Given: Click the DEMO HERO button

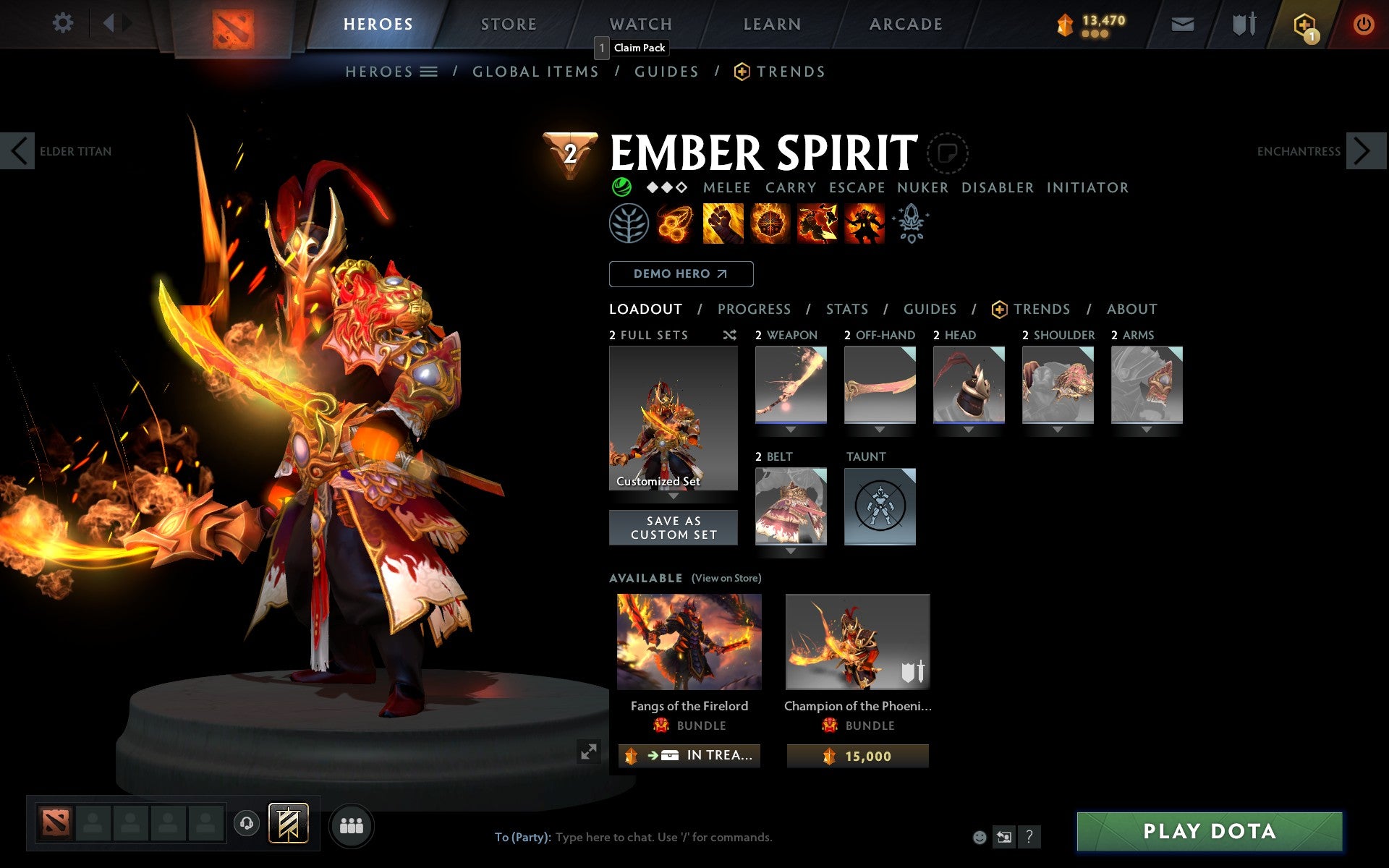Looking at the screenshot, I should 681,274.
